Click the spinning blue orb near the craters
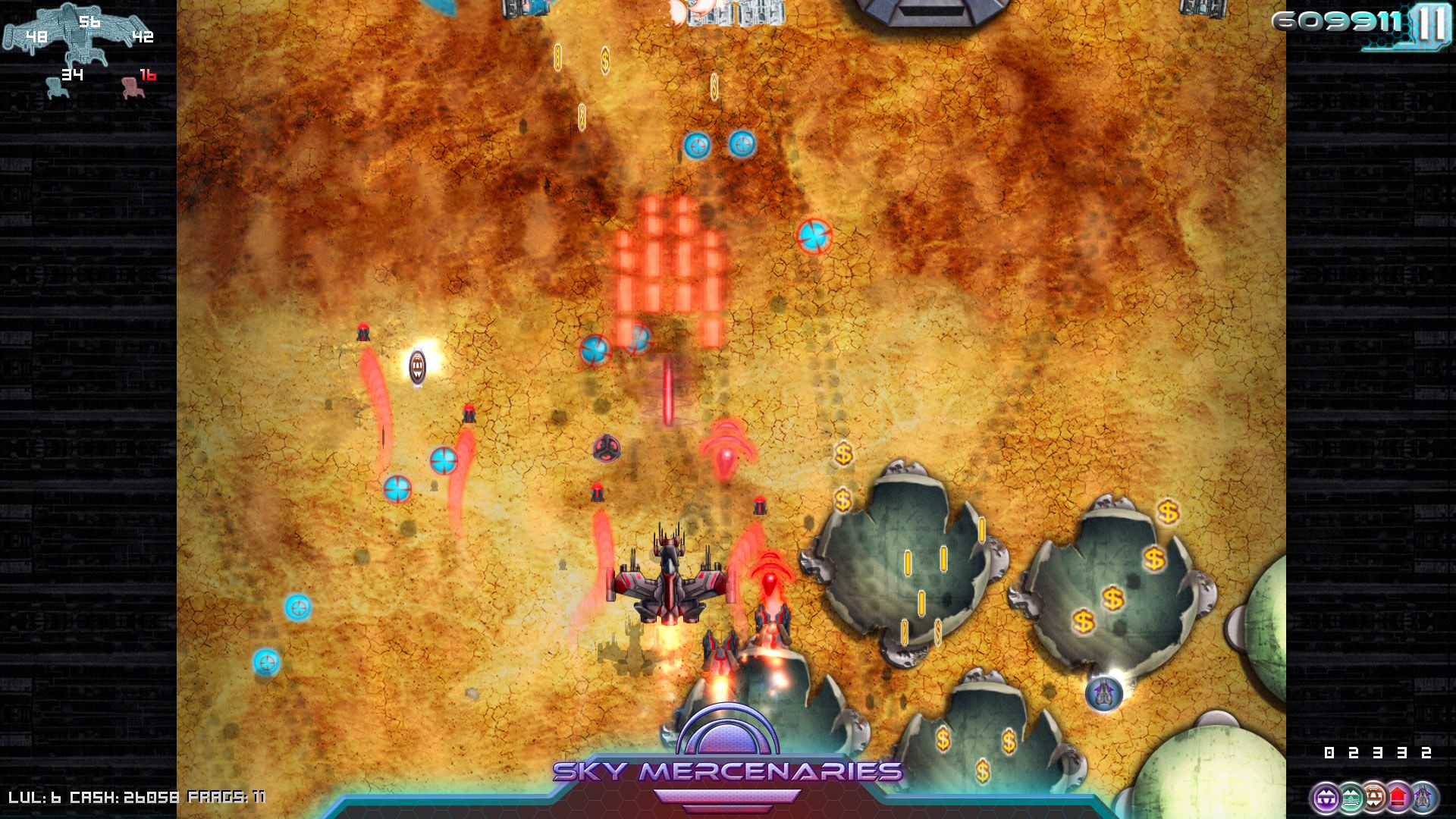 click(817, 235)
